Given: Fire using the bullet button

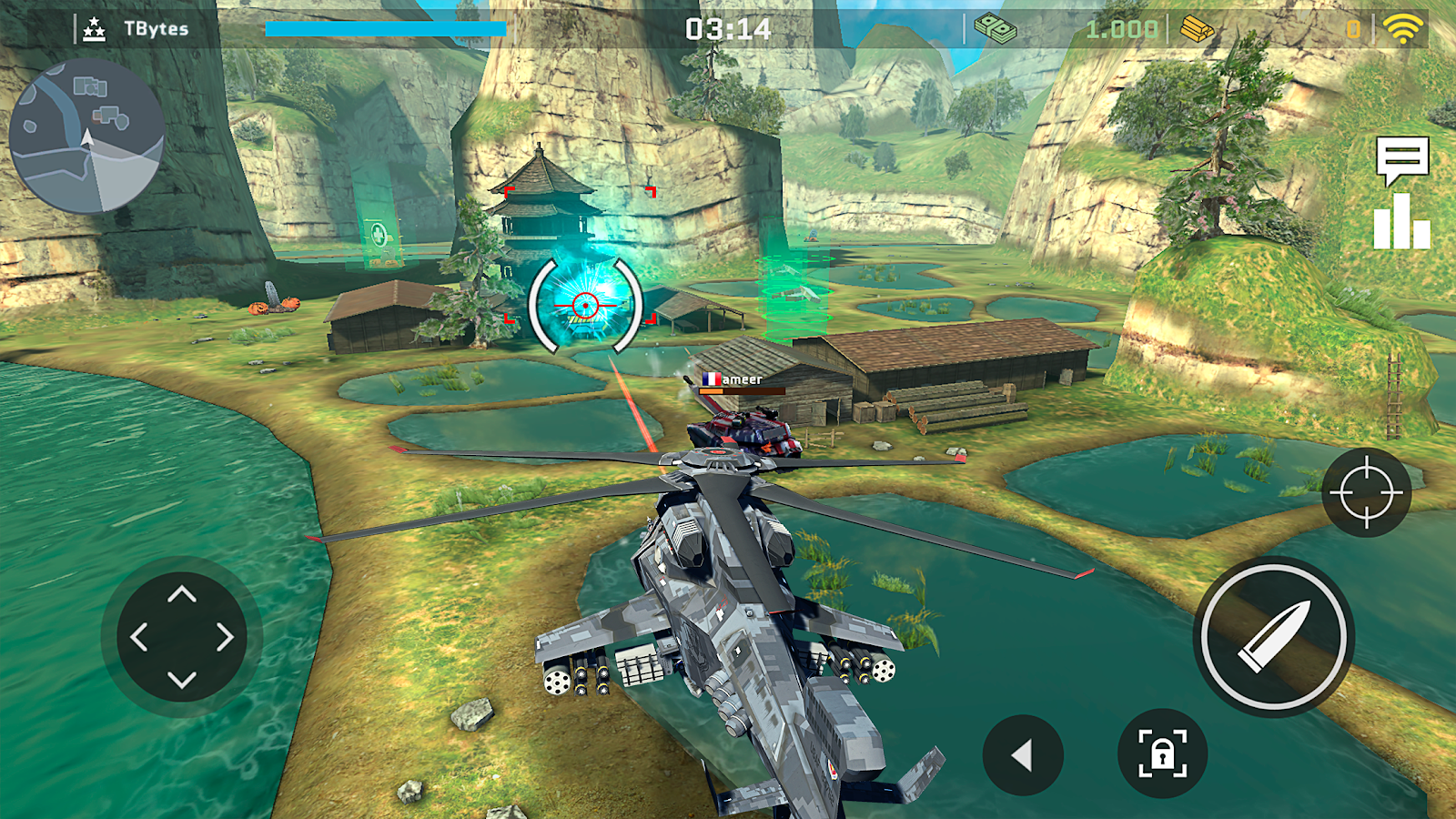Looking at the screenshot, I should pyautogui.click(x=1273, y=637).
